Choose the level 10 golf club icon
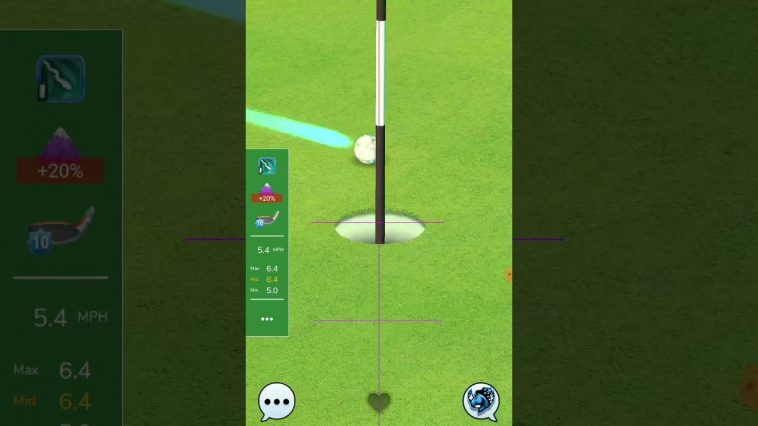This screenshot has height=426, width=758. pos(267,220)
